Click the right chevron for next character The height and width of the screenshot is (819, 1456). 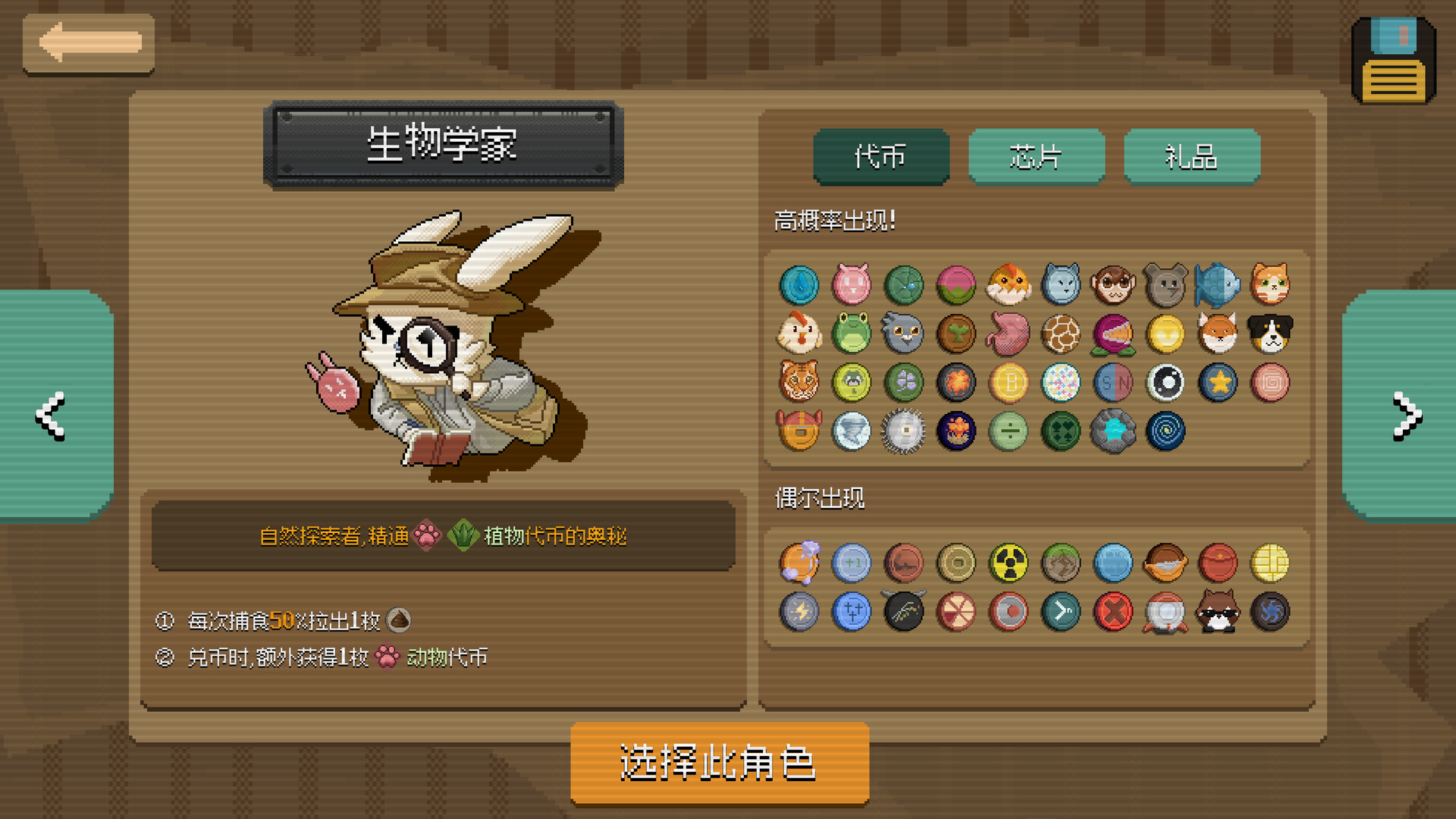tap(1407, 415)
